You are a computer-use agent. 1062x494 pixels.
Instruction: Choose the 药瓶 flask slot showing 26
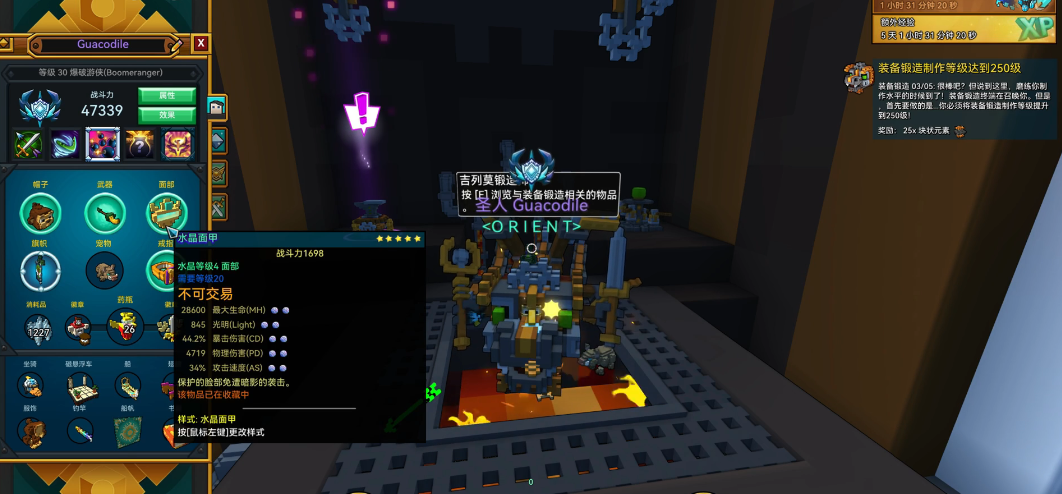point(126,326)
